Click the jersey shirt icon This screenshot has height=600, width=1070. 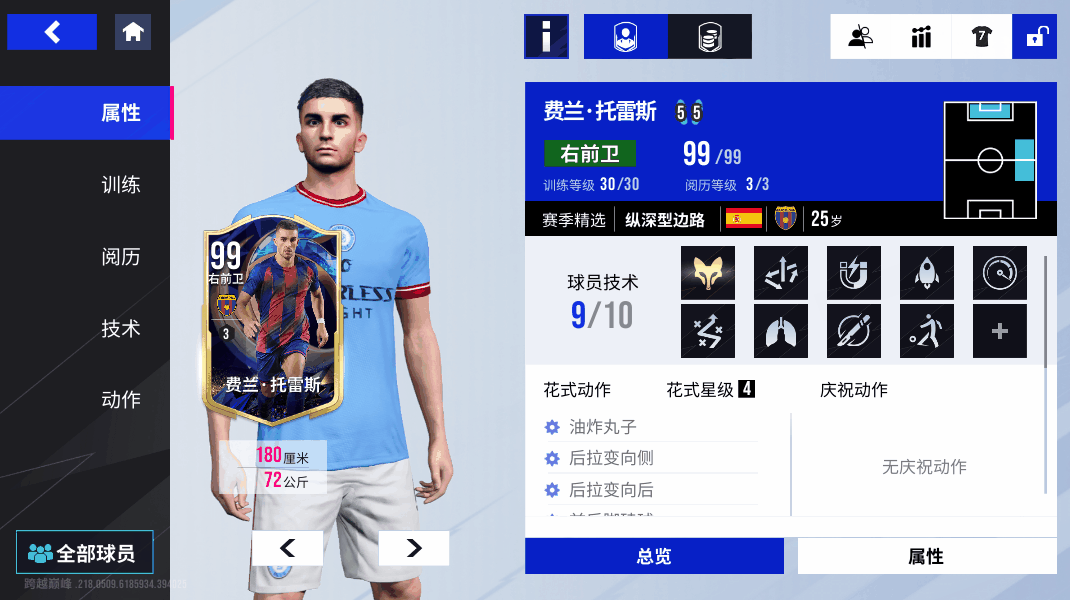(981, 37)
